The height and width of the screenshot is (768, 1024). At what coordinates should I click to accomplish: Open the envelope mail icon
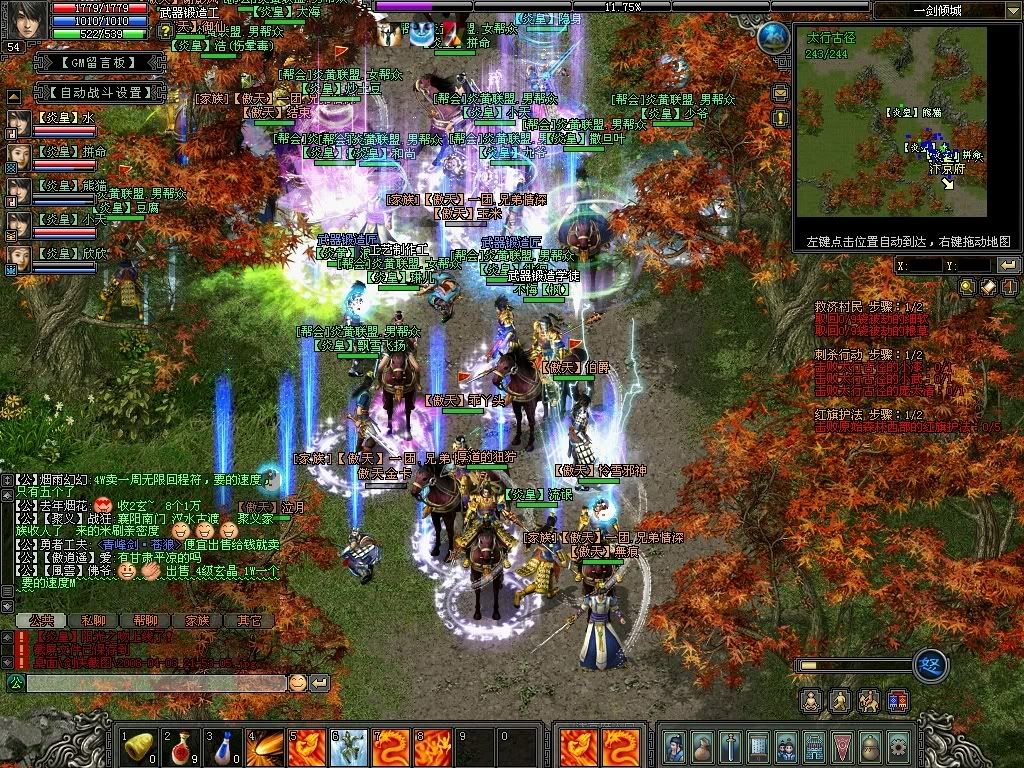781,93
